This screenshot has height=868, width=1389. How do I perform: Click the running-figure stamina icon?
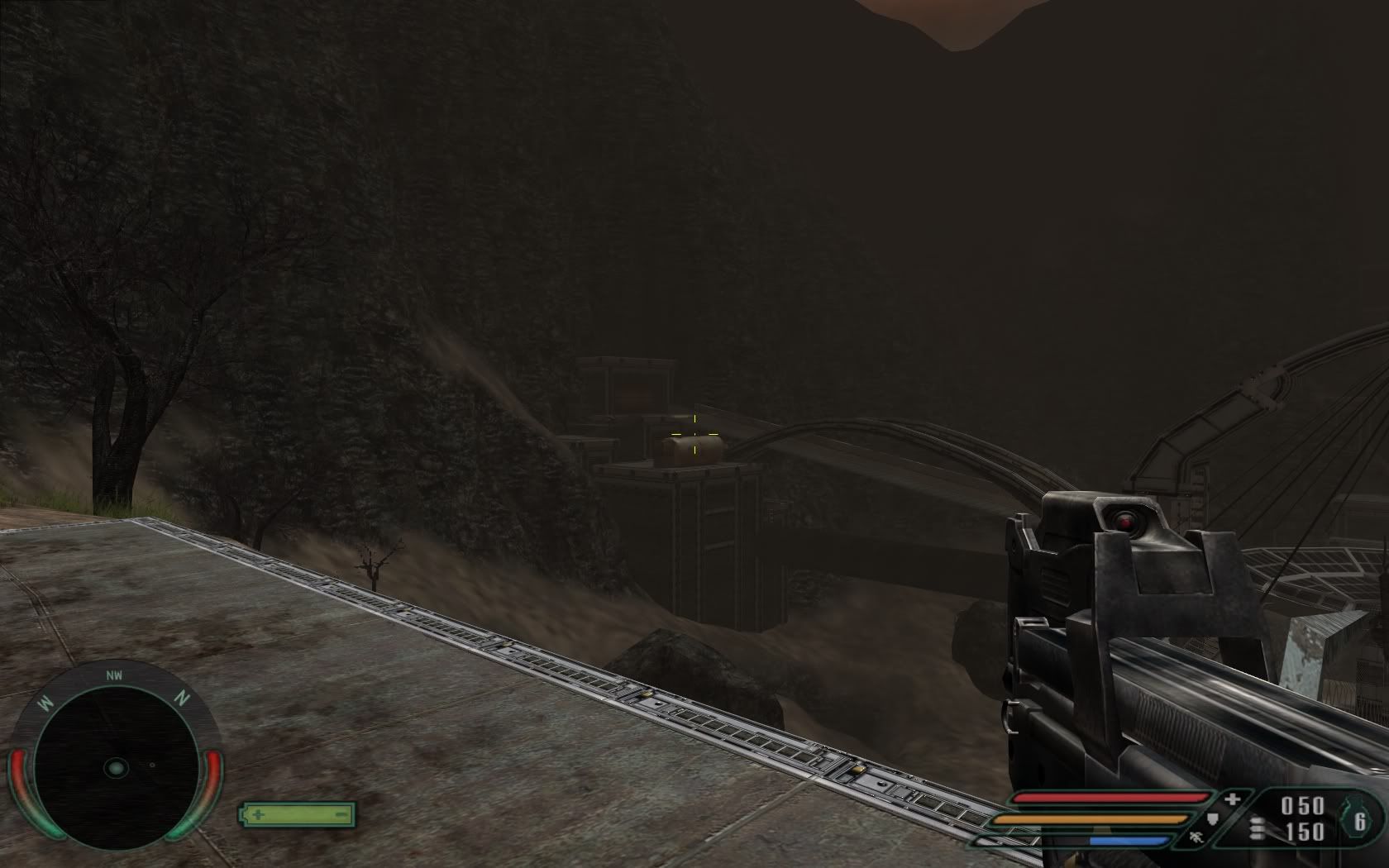click(x=1196, y=837)
